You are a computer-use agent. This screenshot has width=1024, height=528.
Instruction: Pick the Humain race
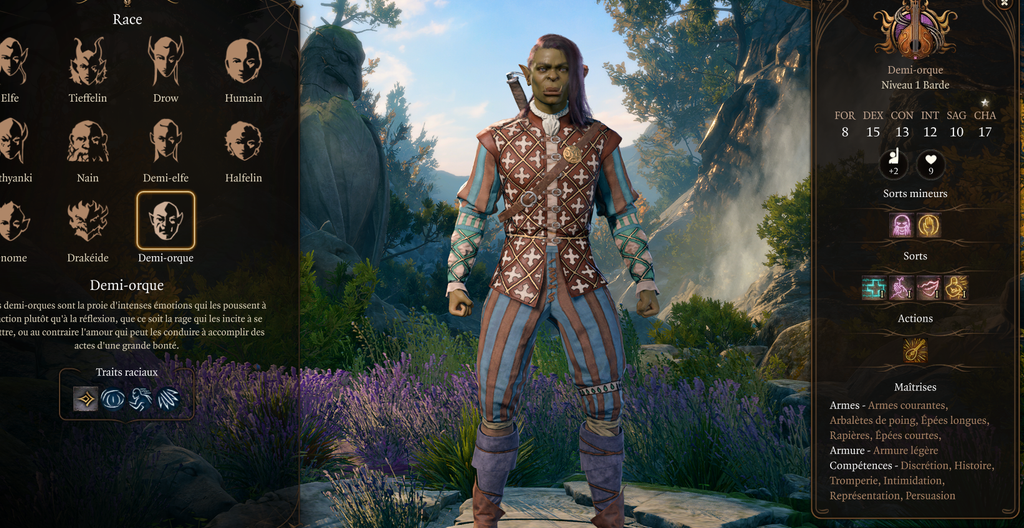pyautogui.click(x=243, y=62)
